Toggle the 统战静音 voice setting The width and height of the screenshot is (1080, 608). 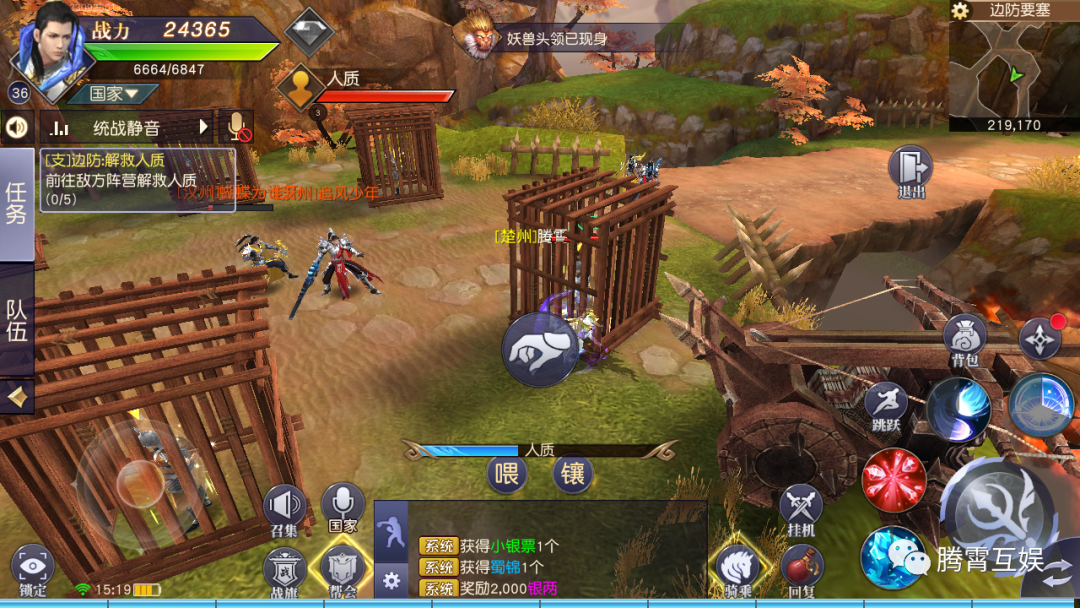[x=125, y=127]
